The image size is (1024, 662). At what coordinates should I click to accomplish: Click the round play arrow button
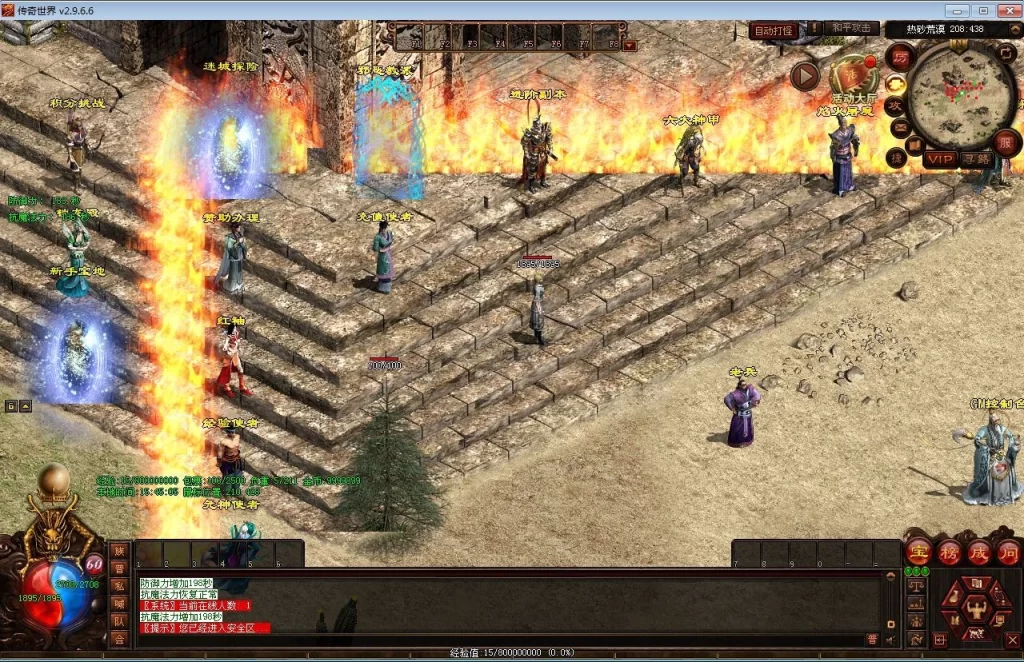point(805,76)
